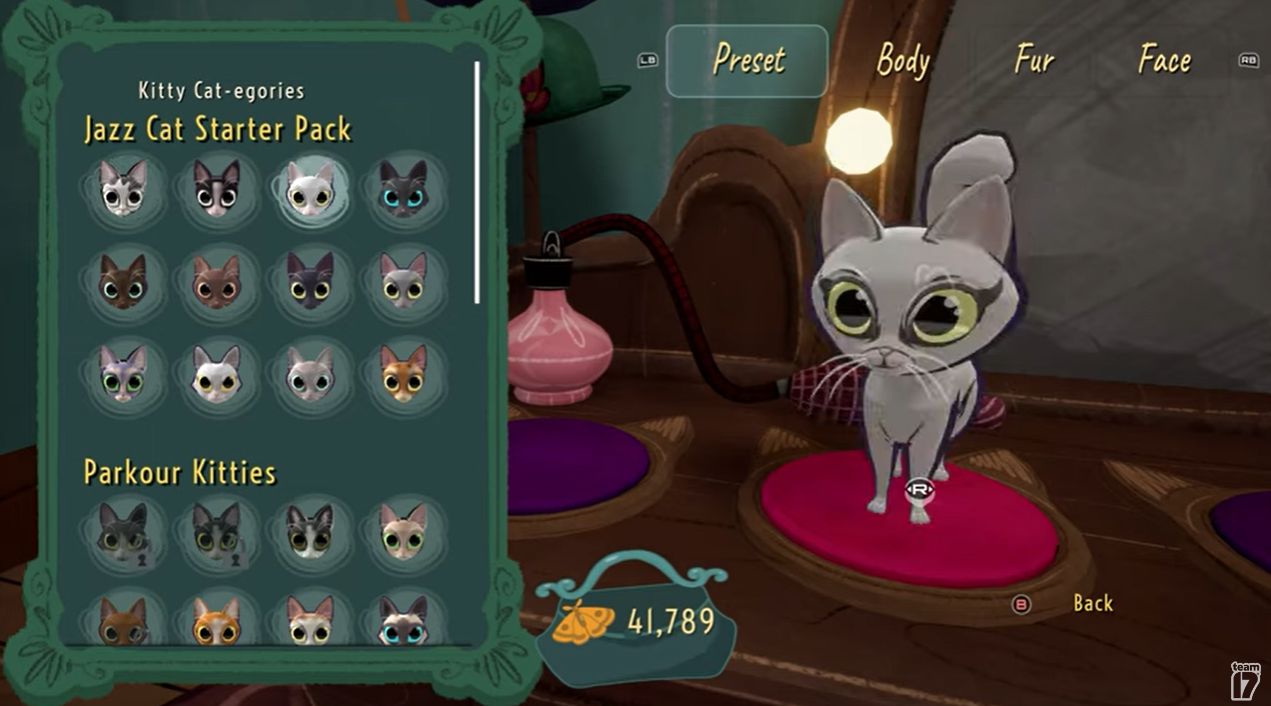Screen dimensions: 1271x706
Task: Pick the reddish-brown cat preset with dark eyes
Action: [216, 282]
